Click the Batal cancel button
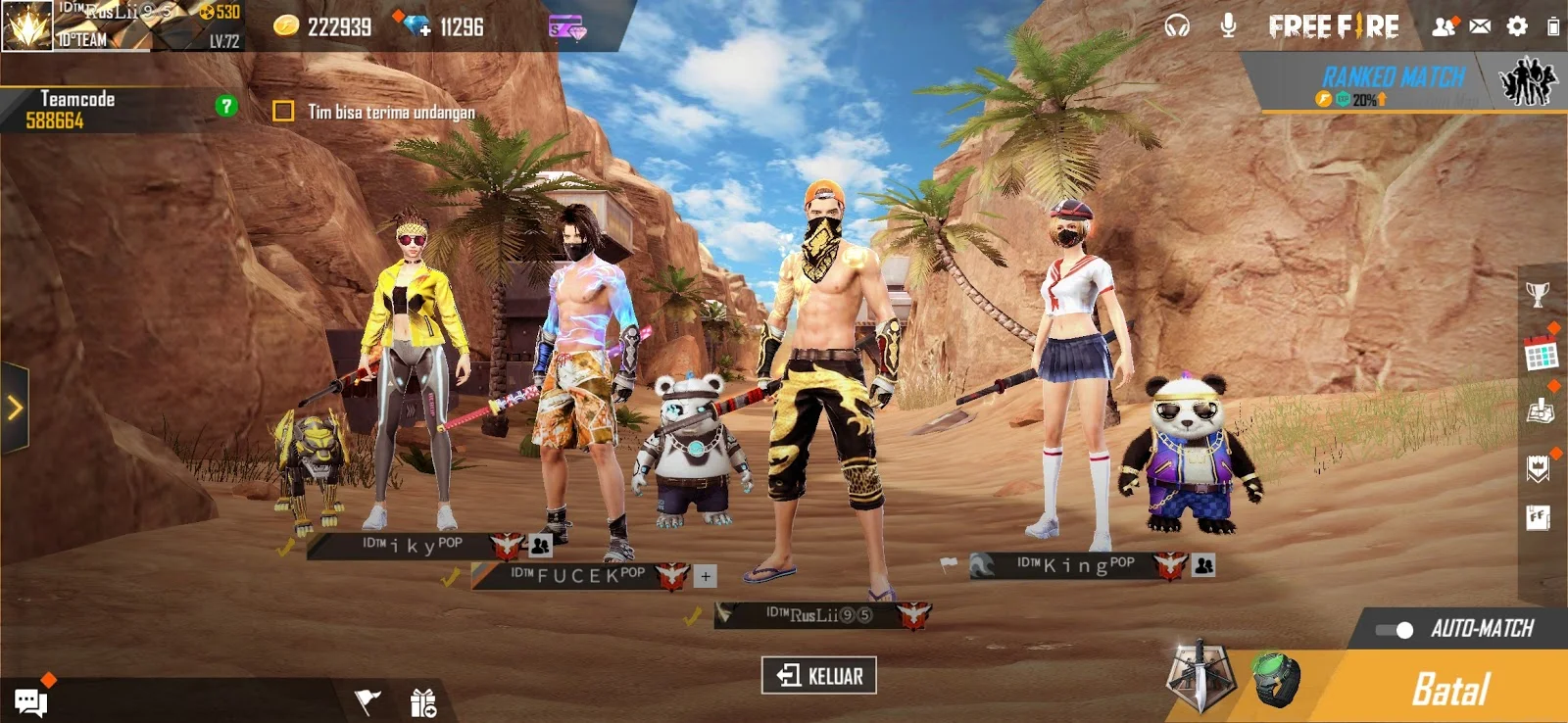Image resolution: width=1568 pixels, height=723 pixels. 1450,689
